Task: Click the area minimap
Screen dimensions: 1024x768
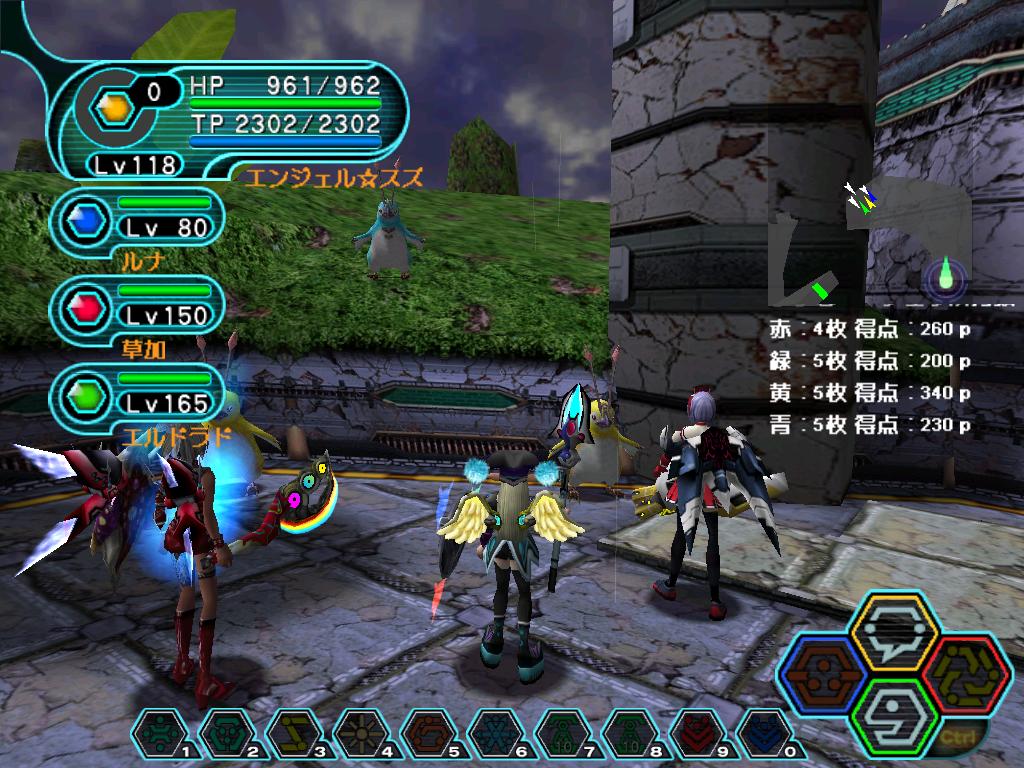Action: (x=868, y=247)
